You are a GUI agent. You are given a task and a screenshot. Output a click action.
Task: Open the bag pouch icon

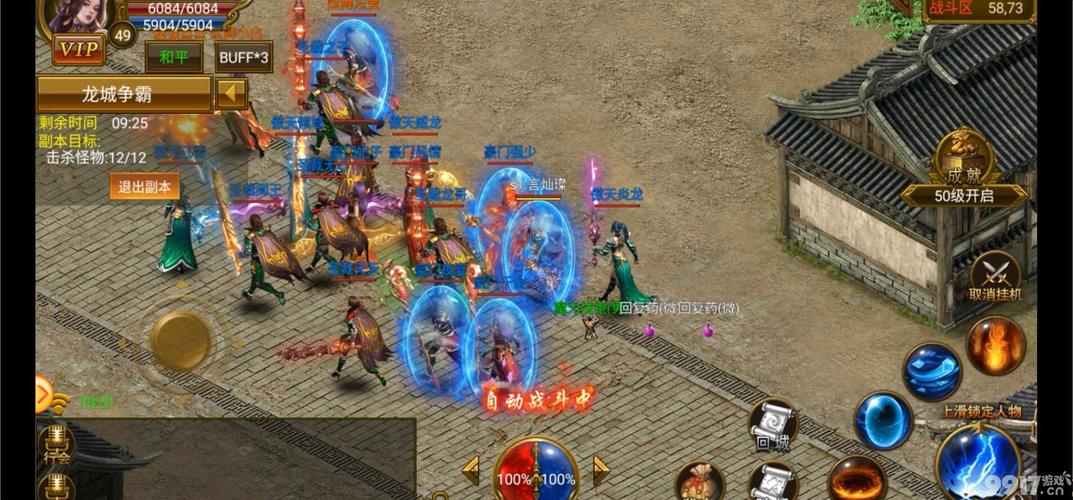click(699, 482)
